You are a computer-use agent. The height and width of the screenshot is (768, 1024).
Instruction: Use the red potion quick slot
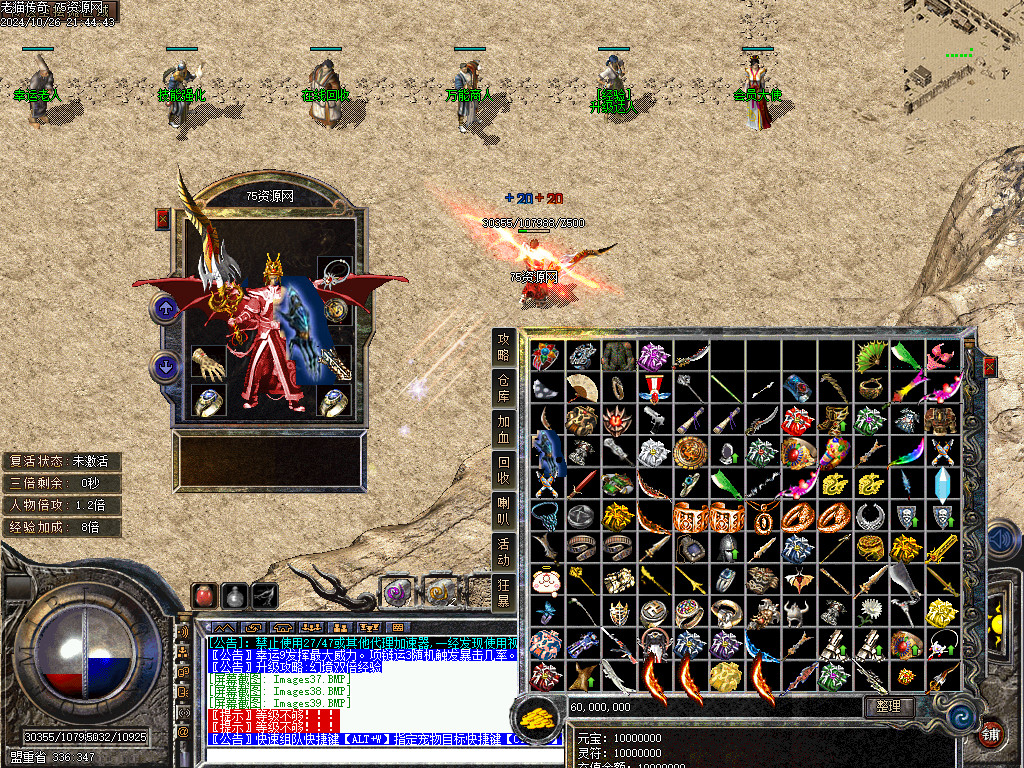click(x=204, y=596)
